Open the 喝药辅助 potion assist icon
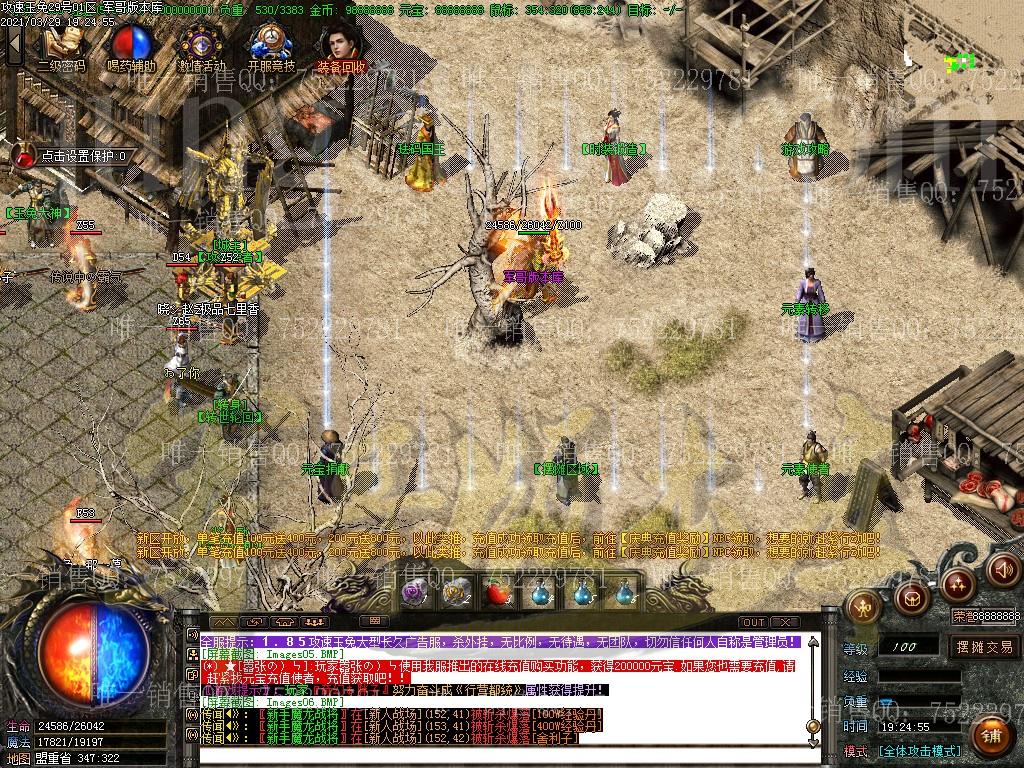Screen dimensions: 1024x768 [131, 44]
